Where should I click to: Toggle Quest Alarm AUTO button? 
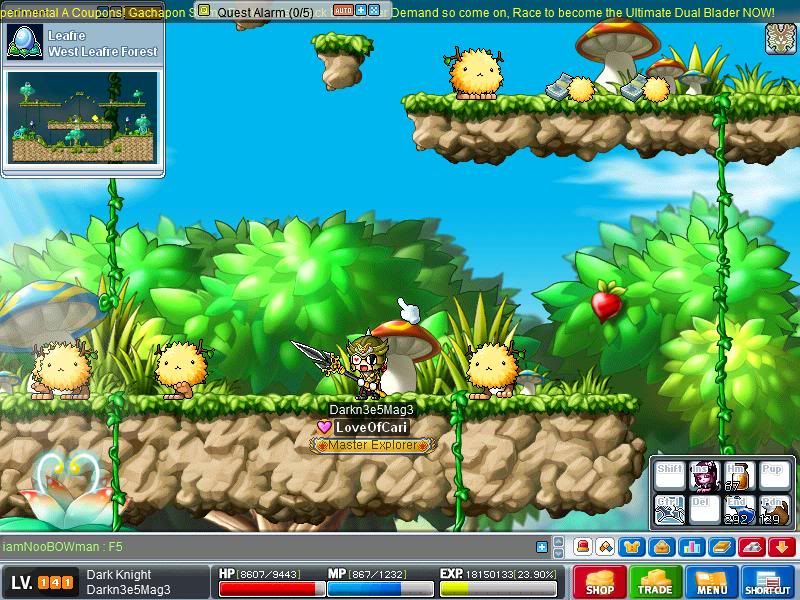point(343,10)
